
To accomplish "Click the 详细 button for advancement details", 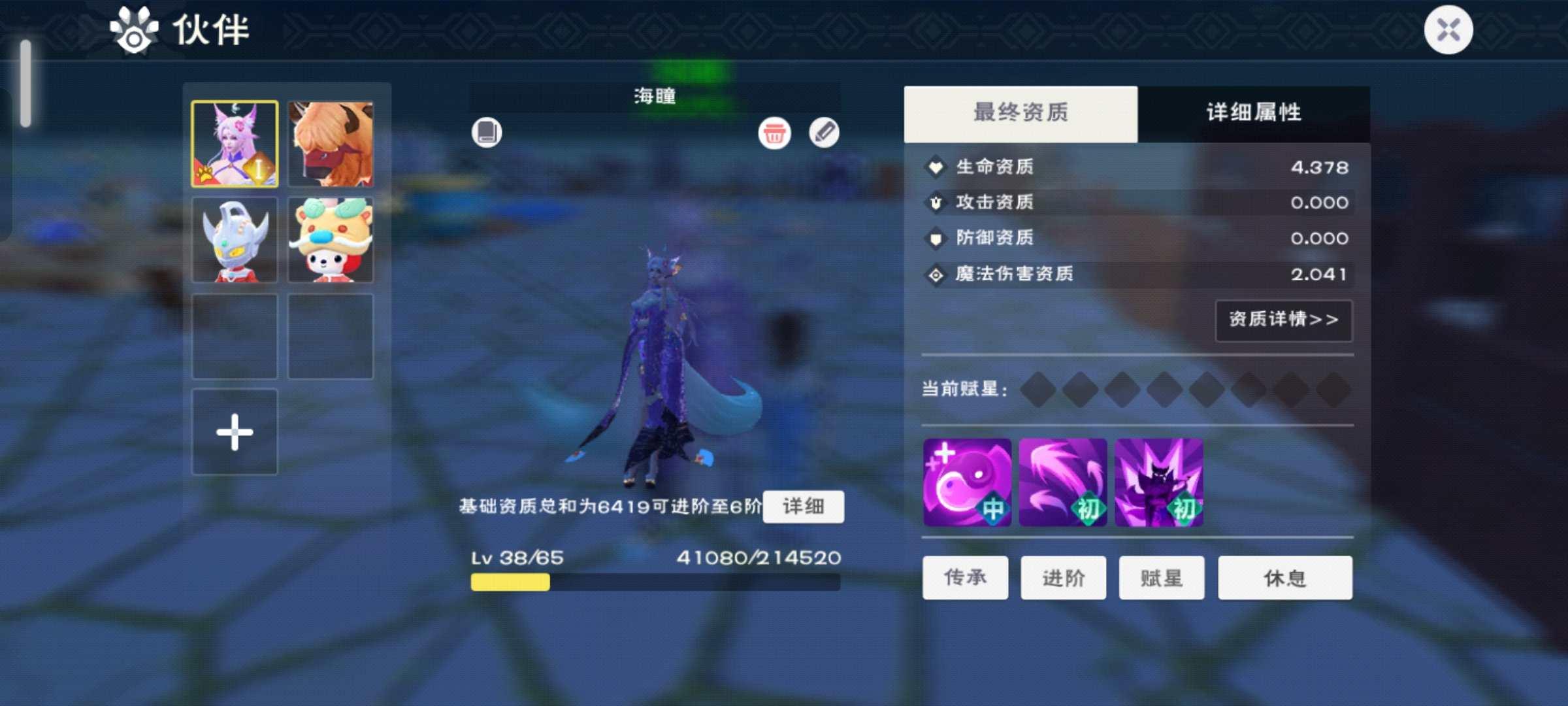I will pos(804,507).
